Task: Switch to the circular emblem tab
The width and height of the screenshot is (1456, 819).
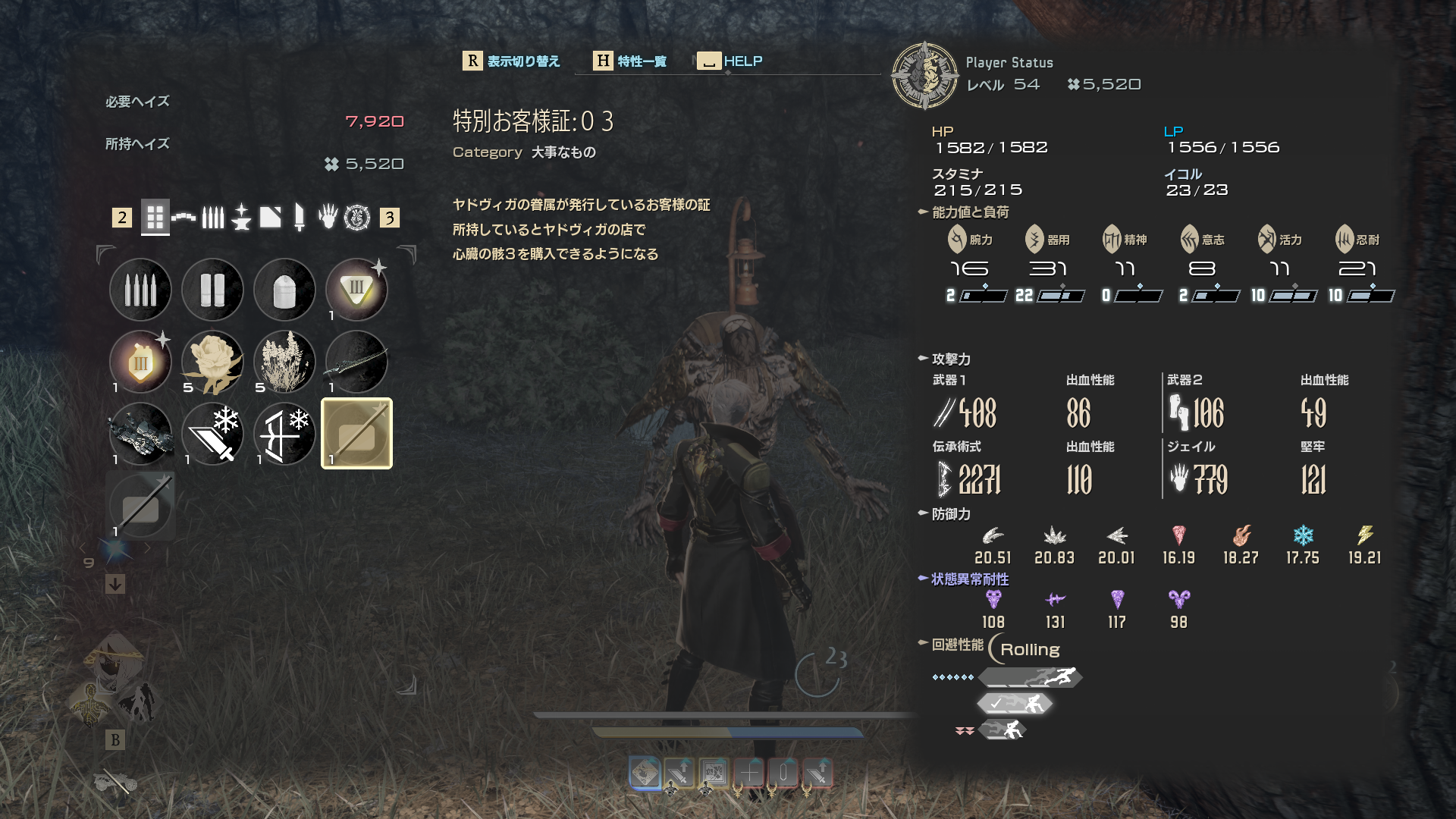Action: 357,218
